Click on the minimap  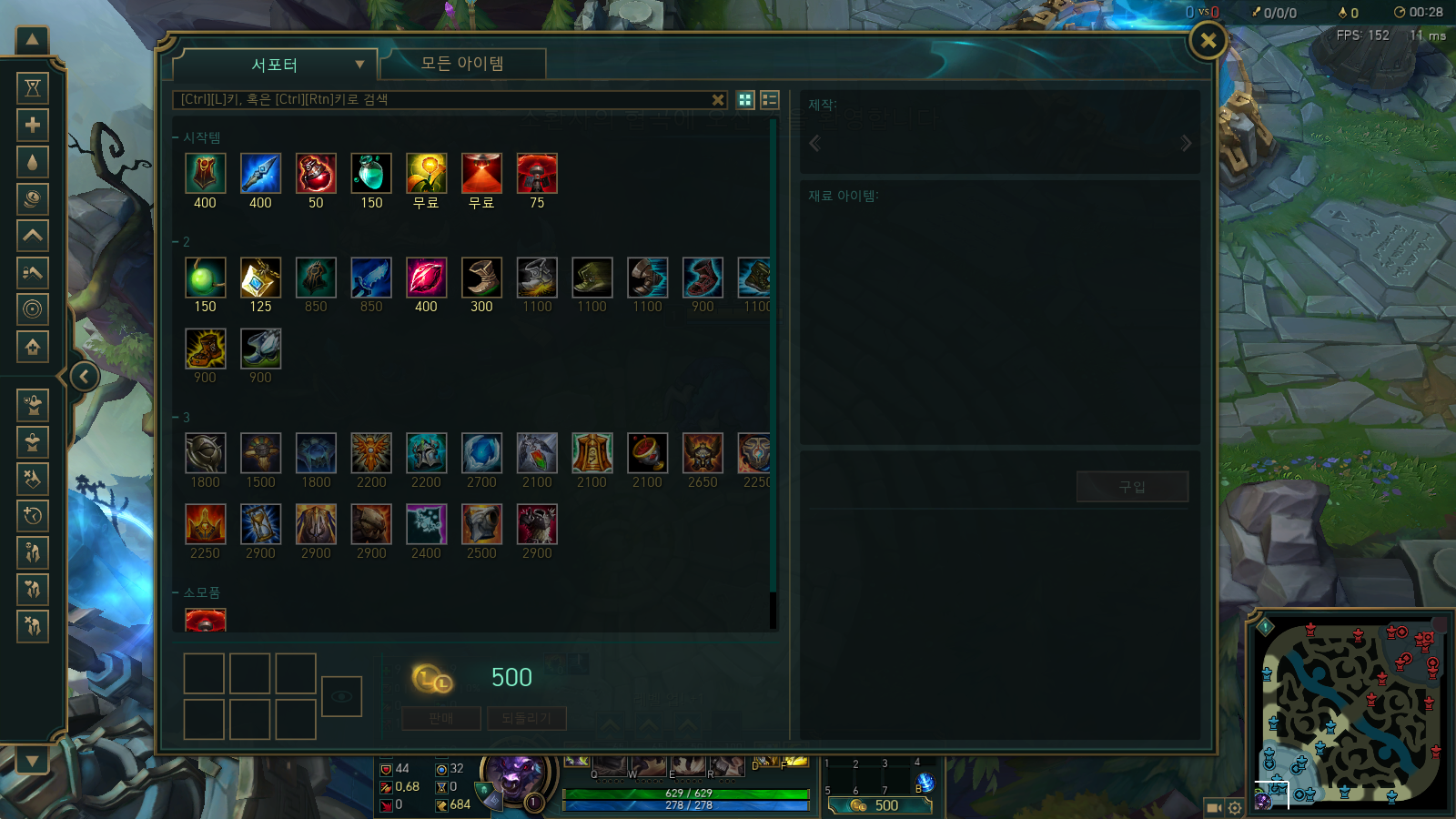[1350, 712]
